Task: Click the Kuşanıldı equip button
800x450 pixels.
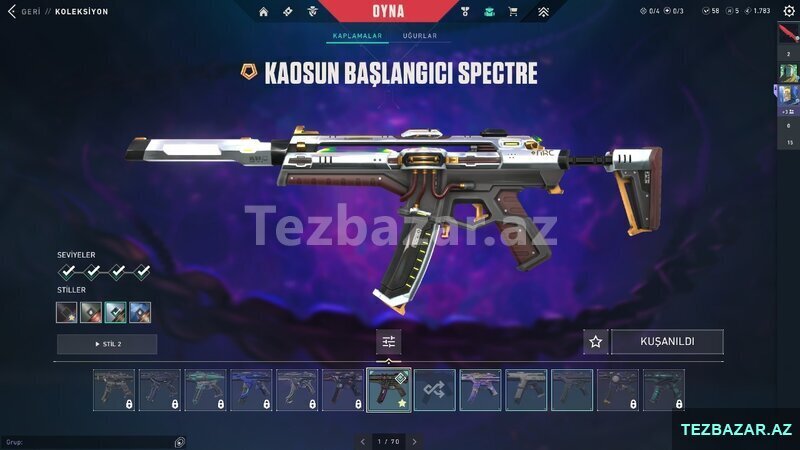Action: pyautogui.click(x=667, y=342)
